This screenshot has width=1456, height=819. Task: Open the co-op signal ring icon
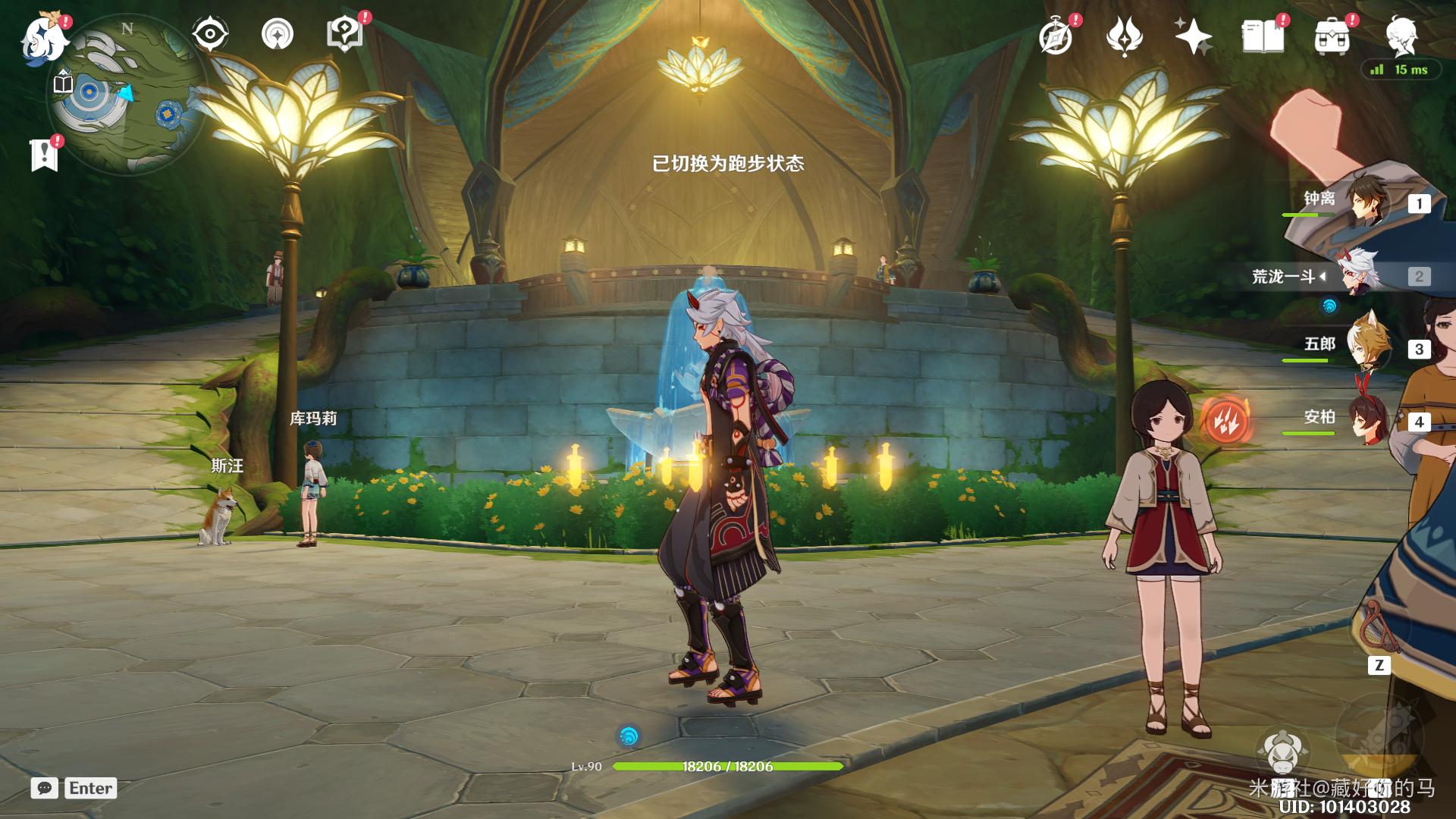277,34
